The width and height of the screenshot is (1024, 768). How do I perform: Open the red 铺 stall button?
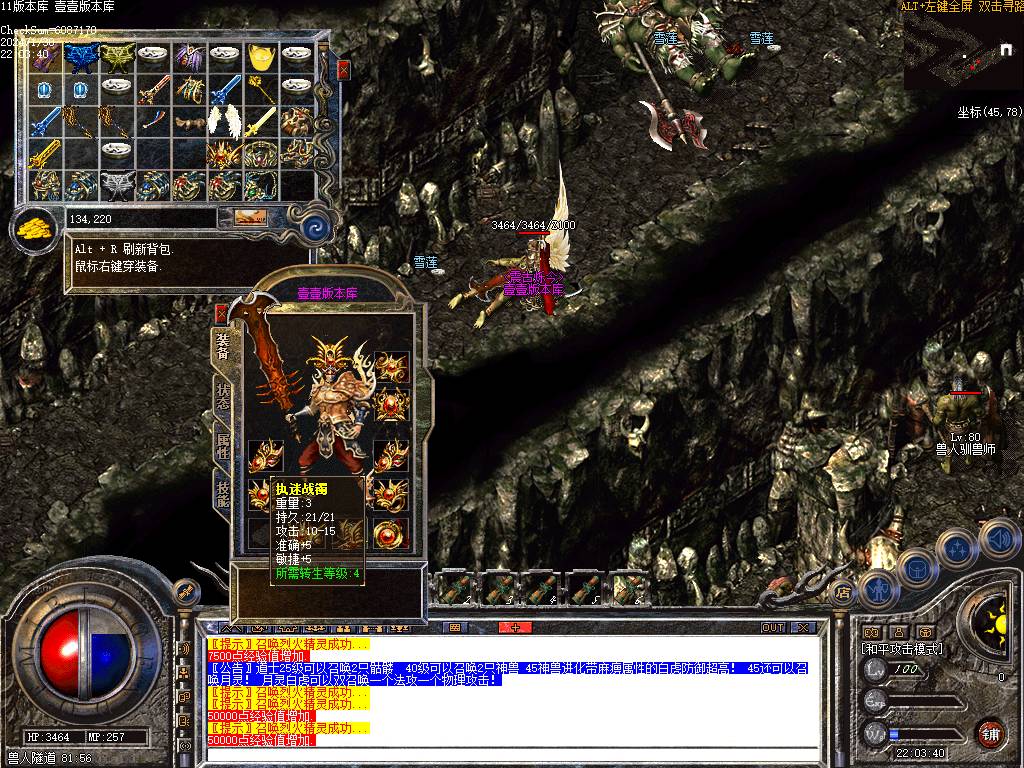click(x=990, y=733)
